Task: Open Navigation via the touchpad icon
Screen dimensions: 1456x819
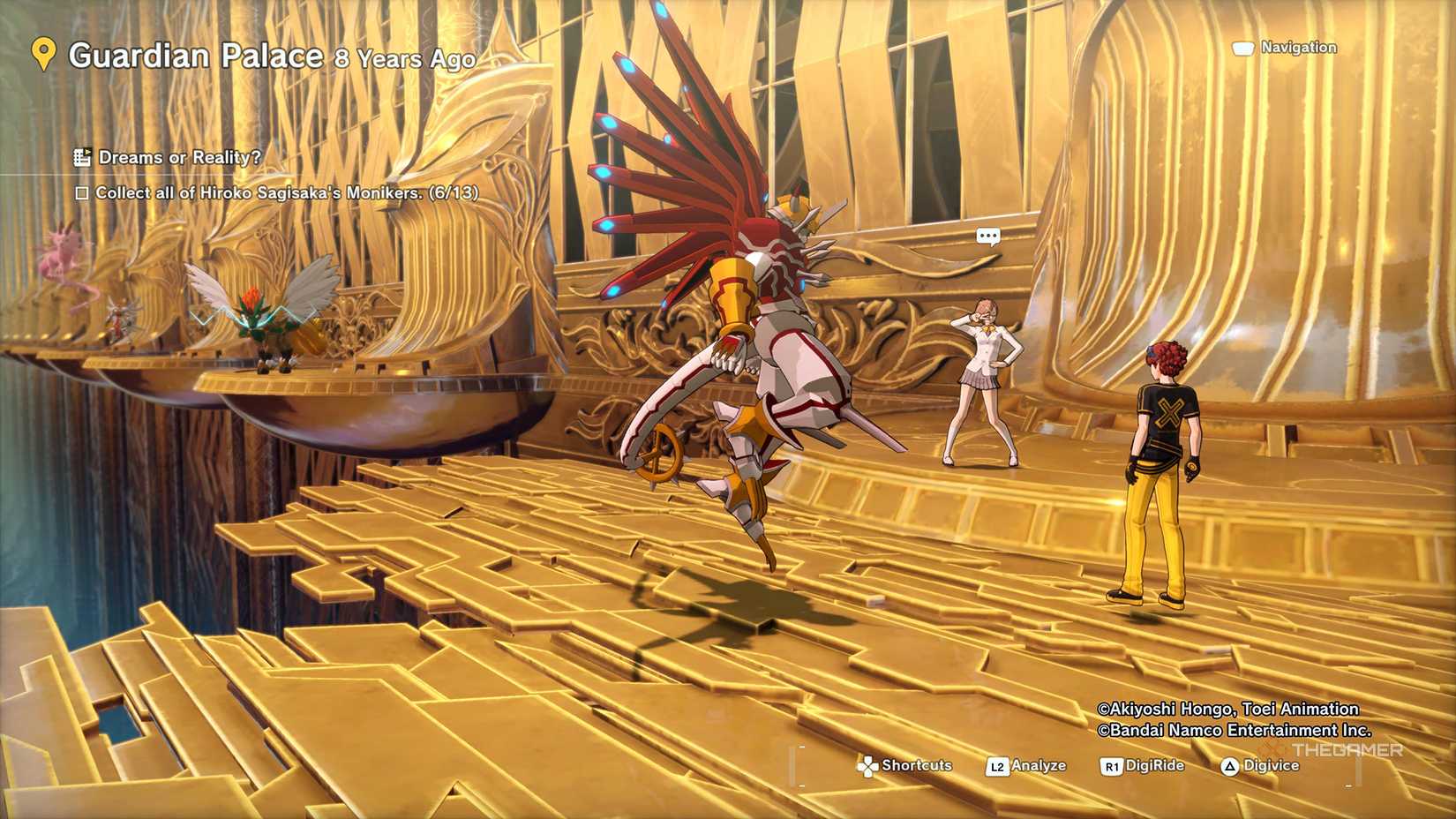Action: [1245, 48]
